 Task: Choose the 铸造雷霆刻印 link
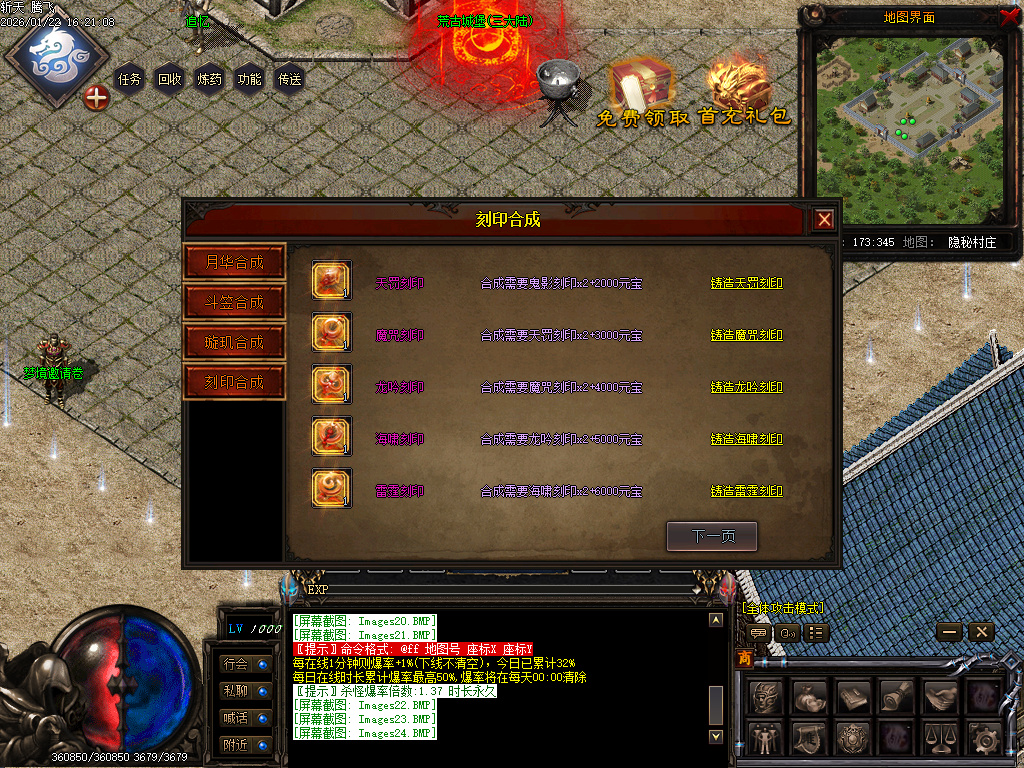point(746,492)
